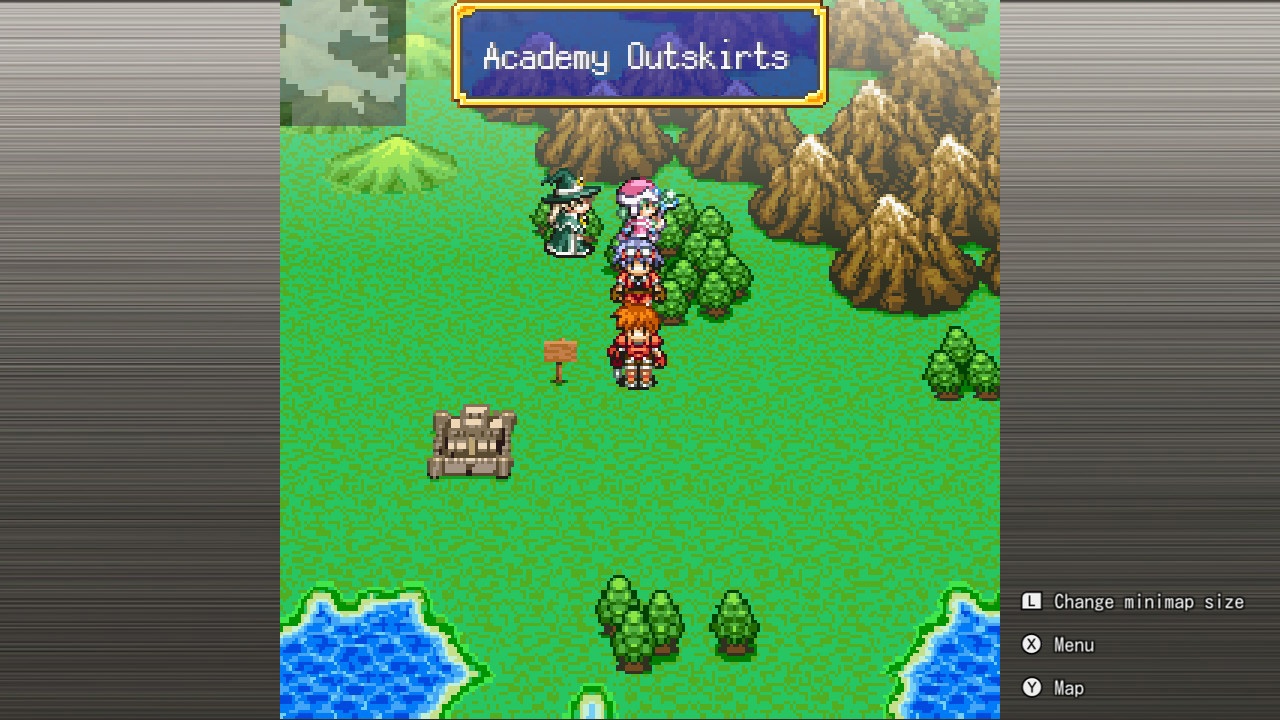
Task: Select the orange-haired hero at party front
Action: coord(638,345)
